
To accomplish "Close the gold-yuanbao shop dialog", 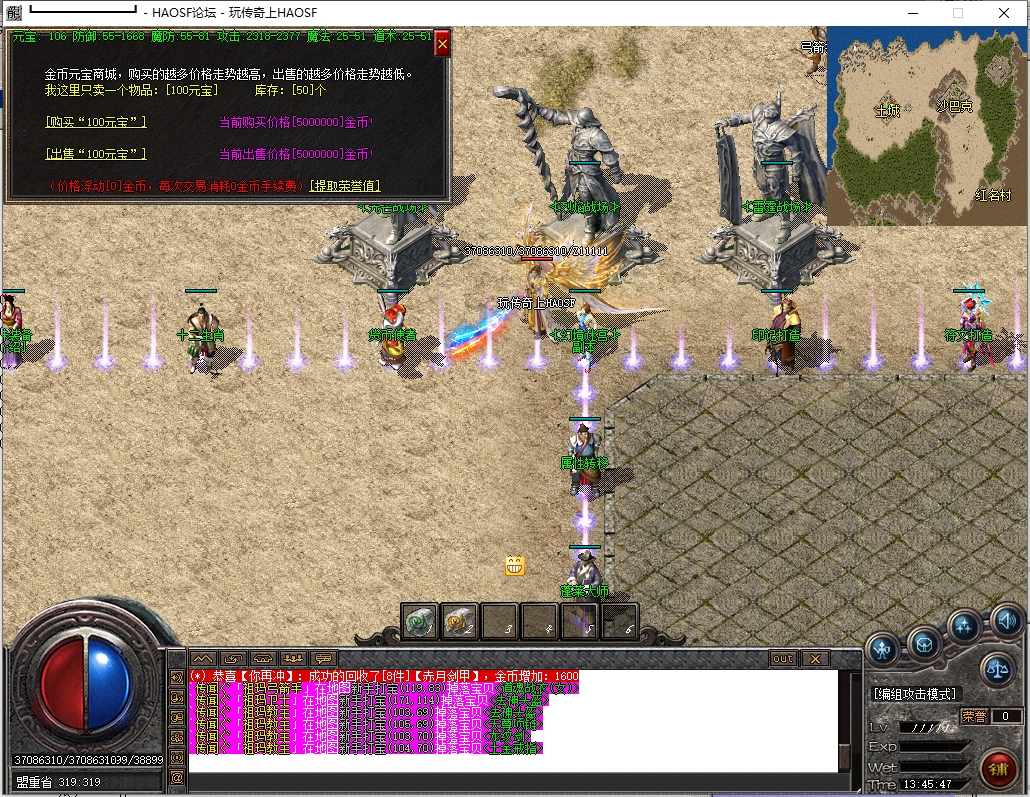I will 442,43.
